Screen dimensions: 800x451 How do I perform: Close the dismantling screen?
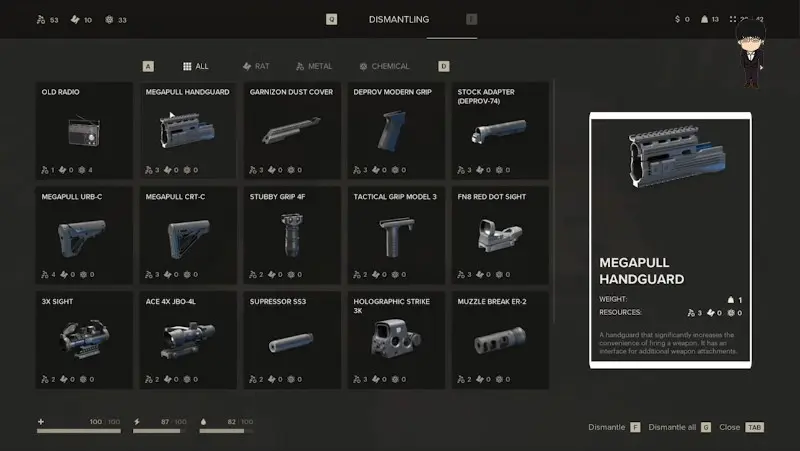coord(740,427)
